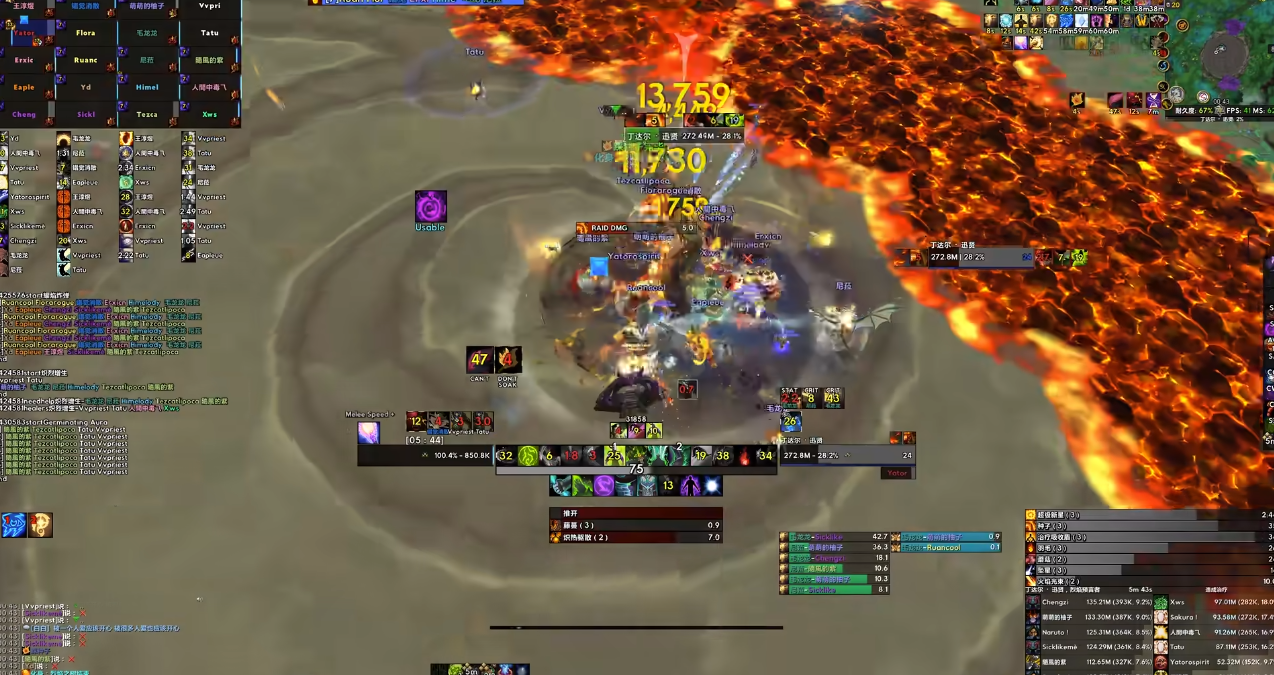Select the Yator raid frame

tap(24, 33)
